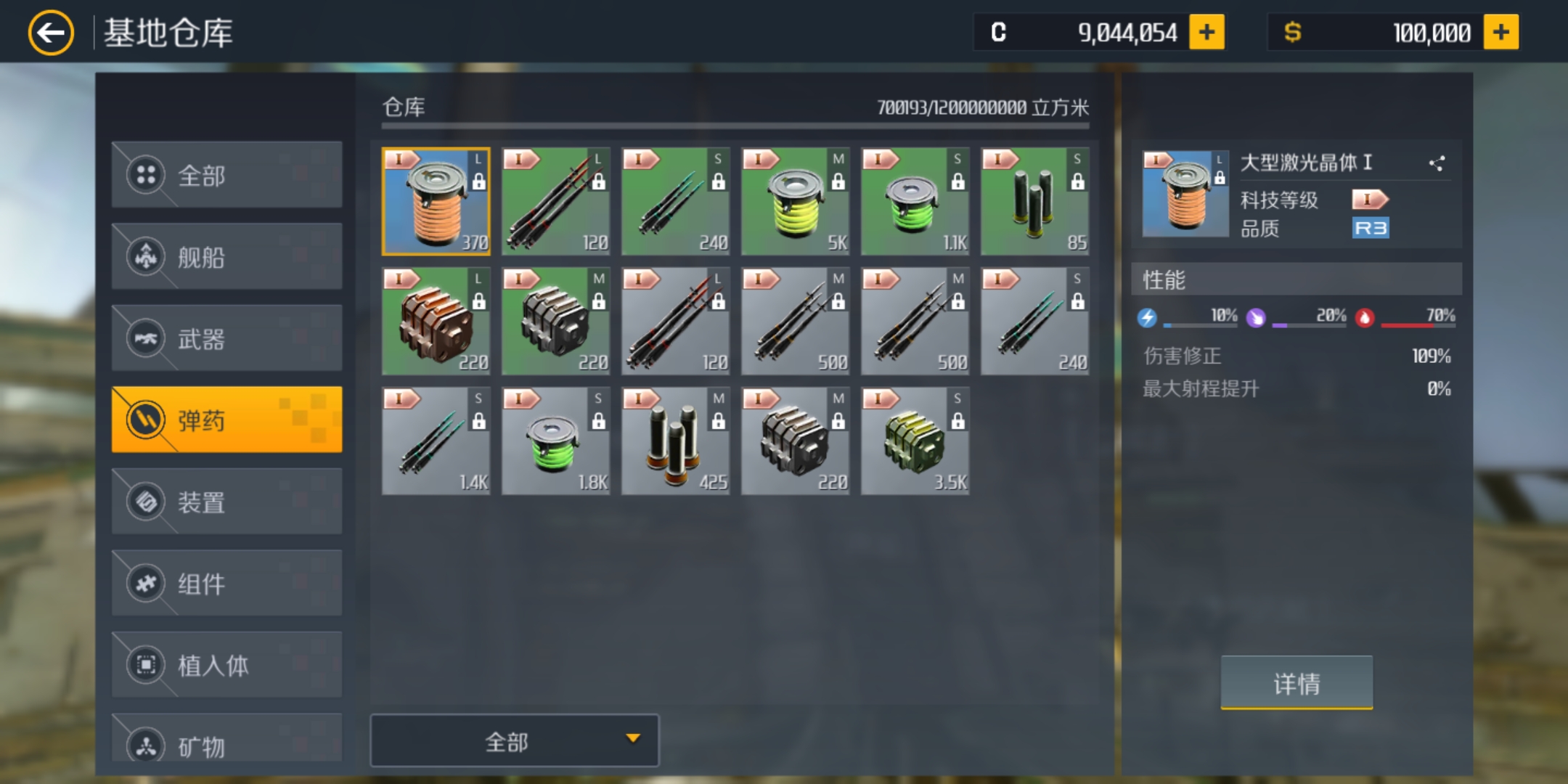Screen dimensions: 1568x784
Task: Select the orange laser crystal stack of 370
Action: 436,202
